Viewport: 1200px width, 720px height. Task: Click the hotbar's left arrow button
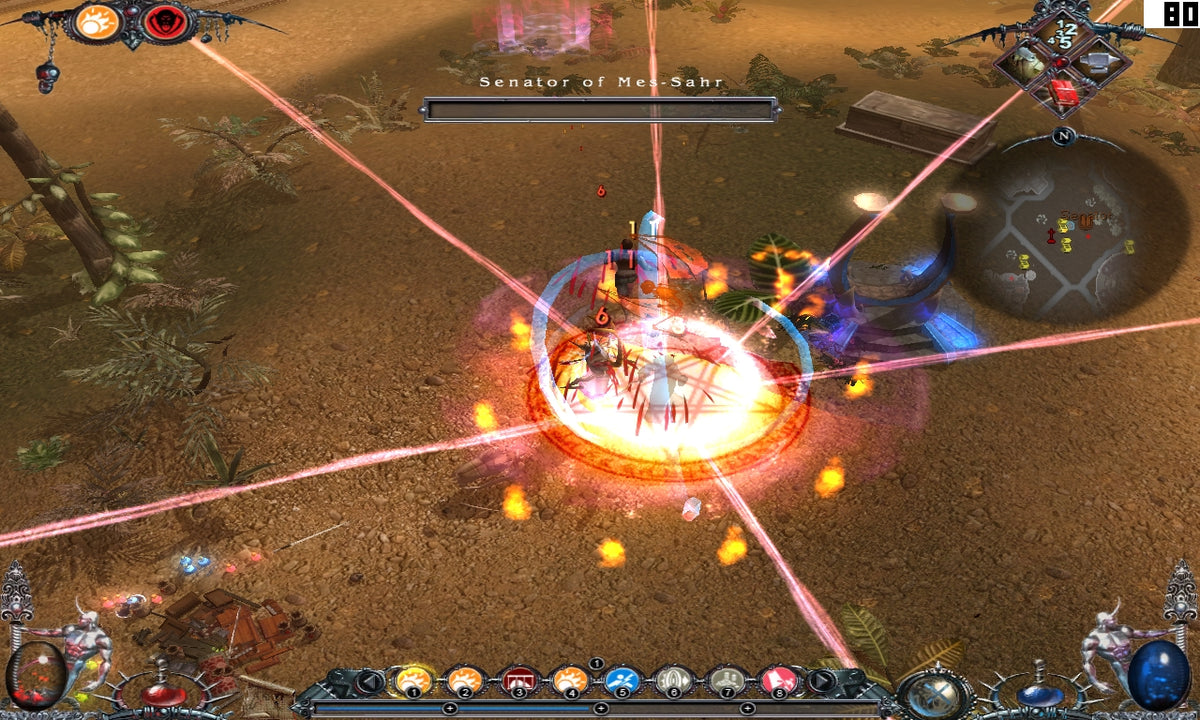[371, 681]
